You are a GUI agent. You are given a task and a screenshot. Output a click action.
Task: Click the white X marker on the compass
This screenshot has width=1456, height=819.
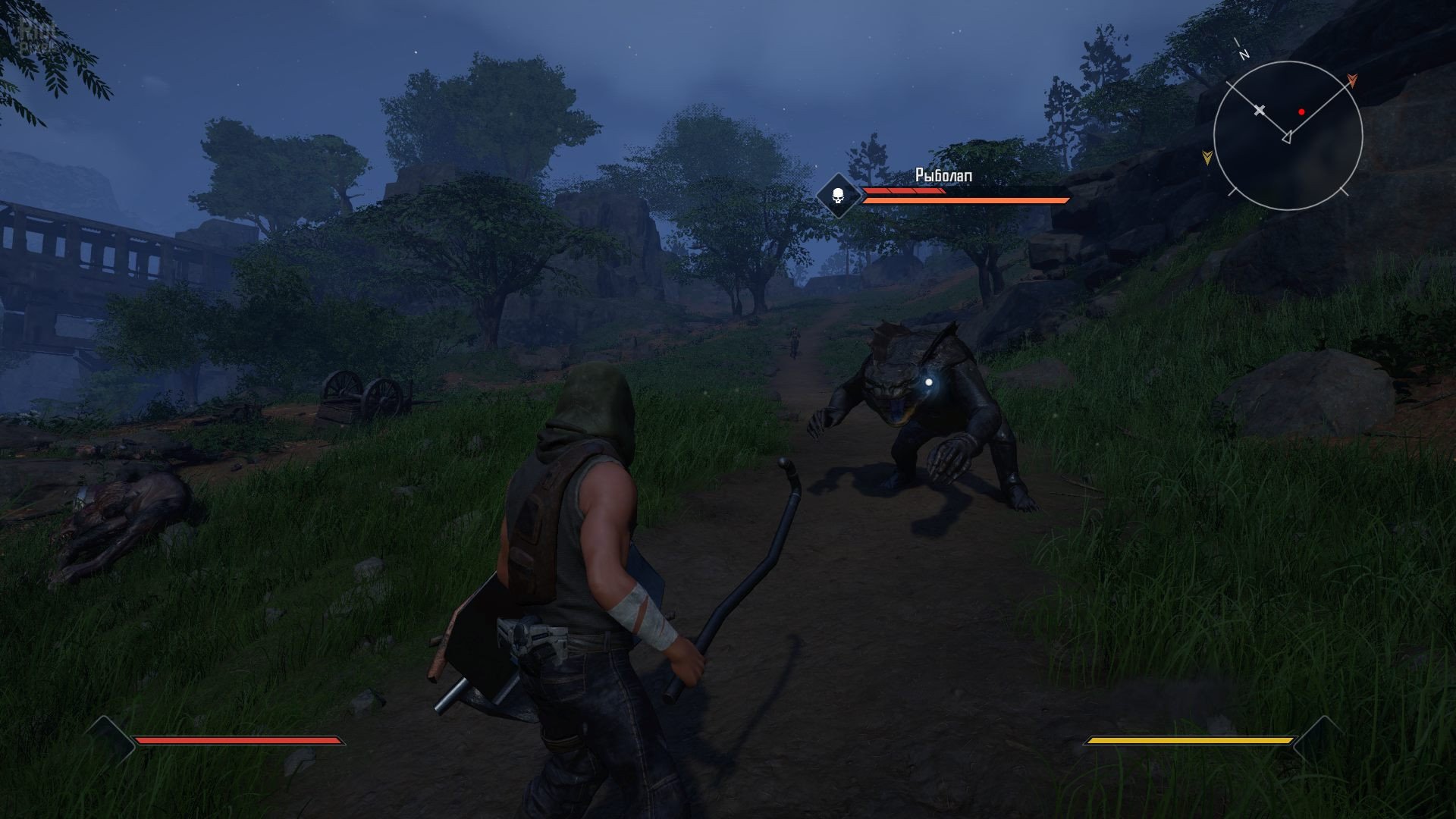(x=1260, y=111)
